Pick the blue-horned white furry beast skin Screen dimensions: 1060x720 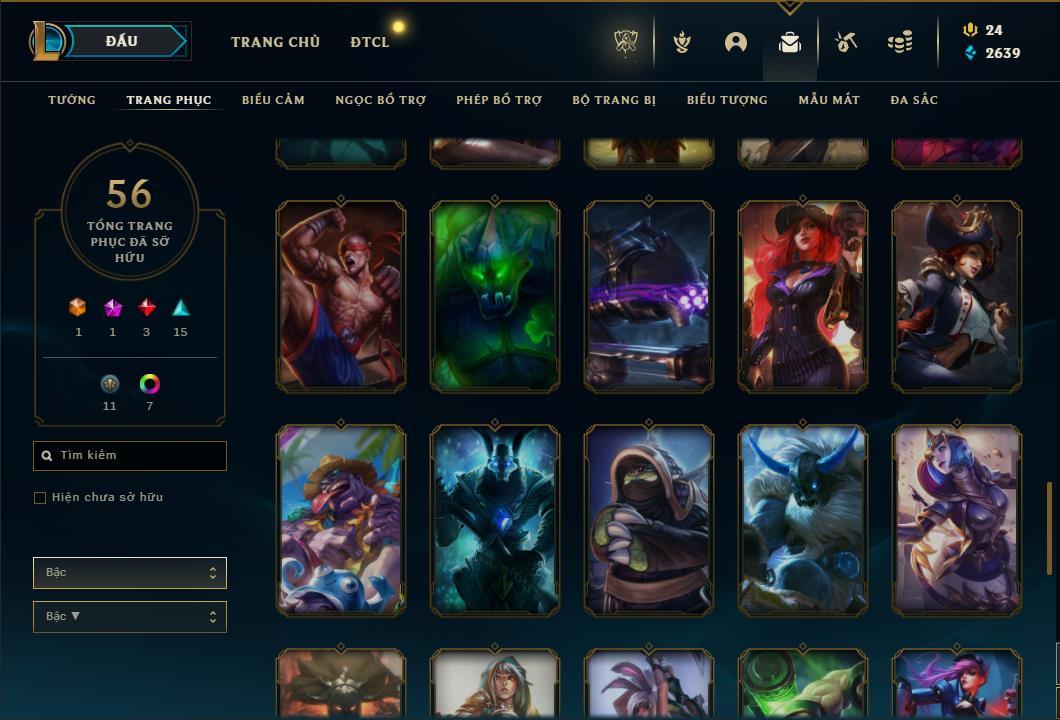pos(803,520)
